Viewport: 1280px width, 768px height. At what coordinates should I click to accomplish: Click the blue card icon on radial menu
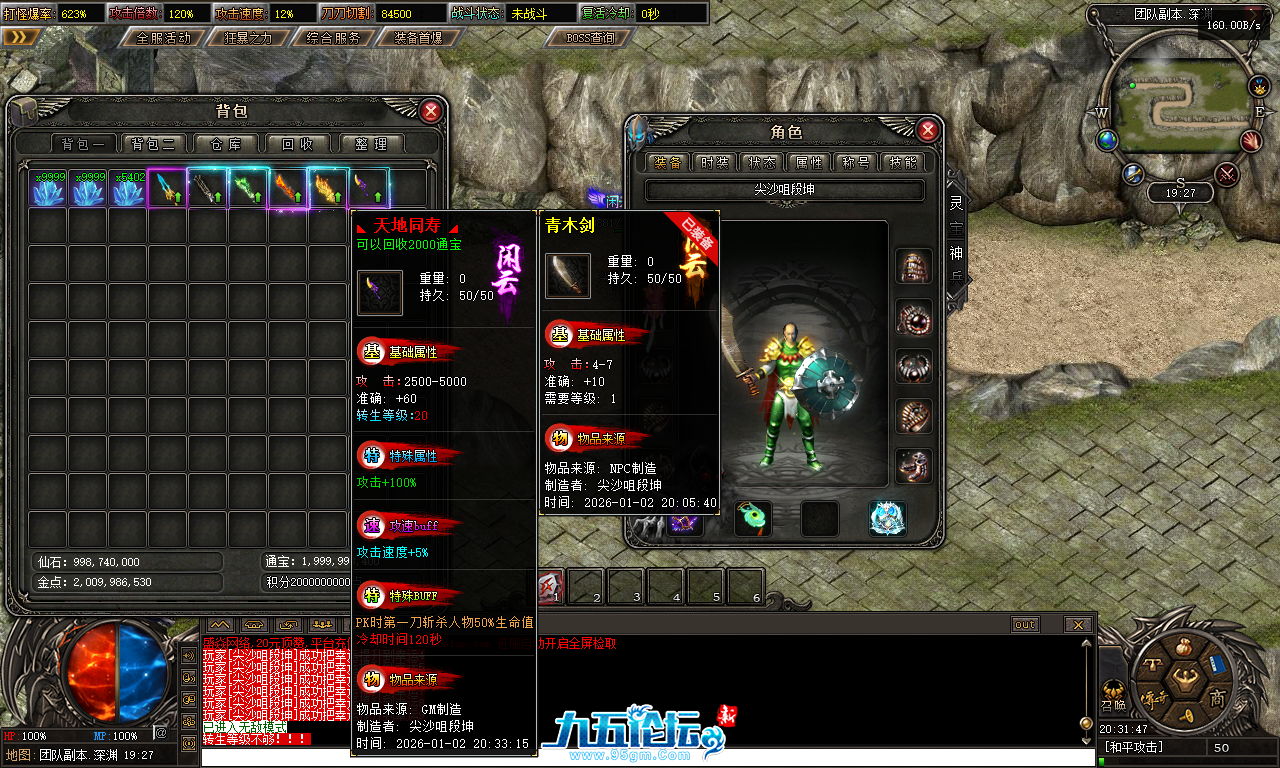pyautogui.click(x=1216, y=664)
